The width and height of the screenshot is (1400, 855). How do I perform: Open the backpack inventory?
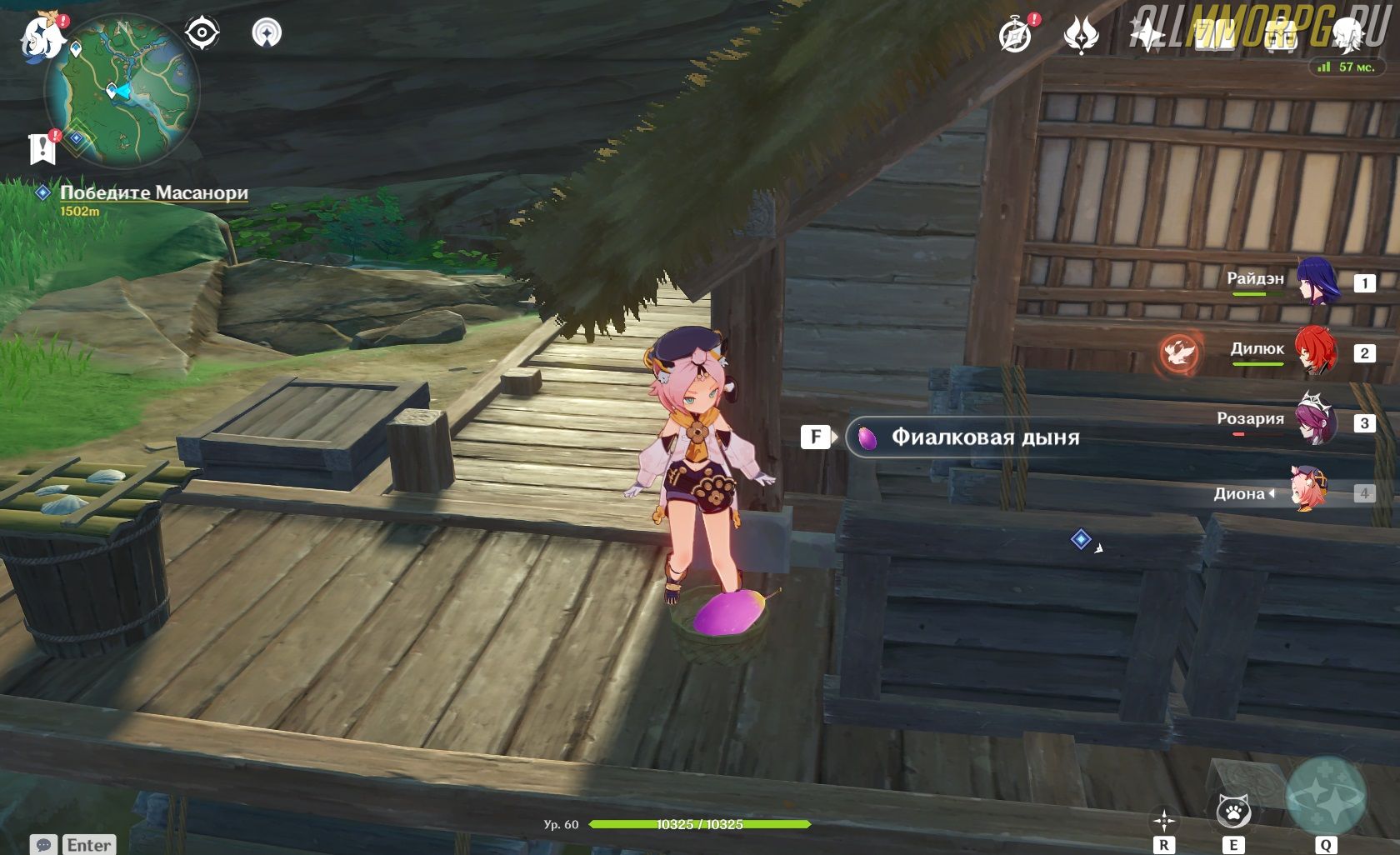pos(1280,35)
